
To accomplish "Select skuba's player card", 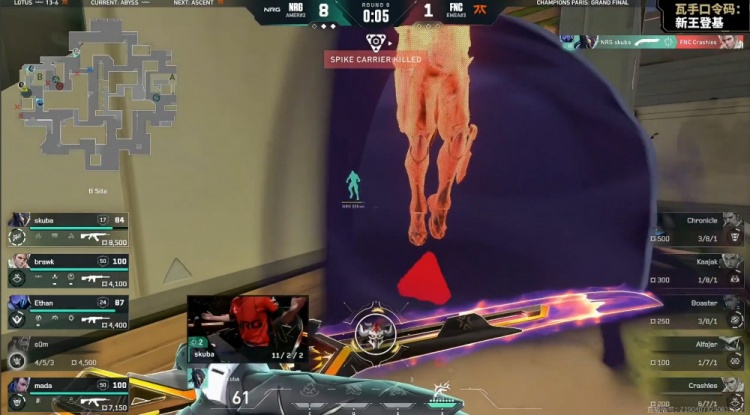I will click(x=70, y=229).
